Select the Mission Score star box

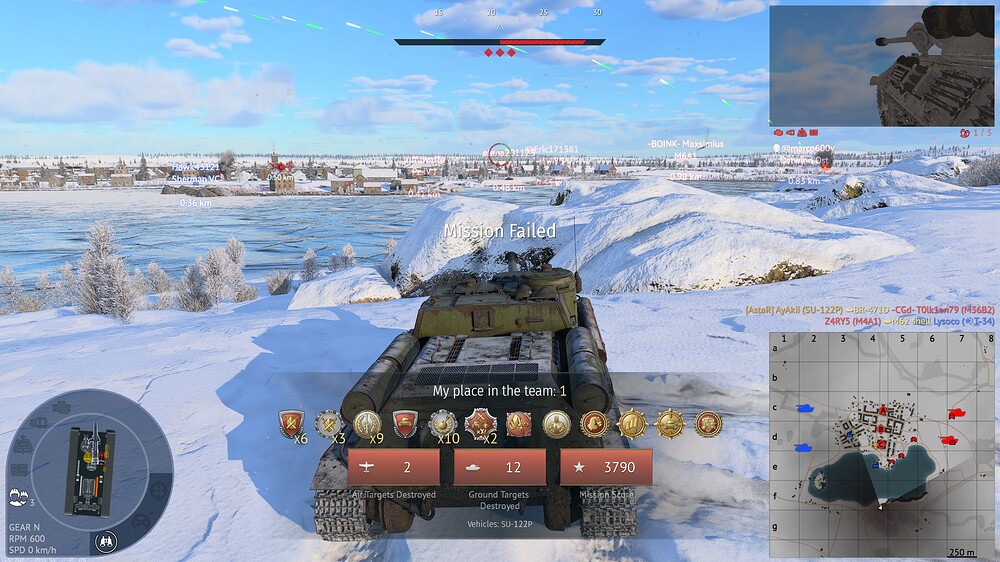tap(605, 467)
